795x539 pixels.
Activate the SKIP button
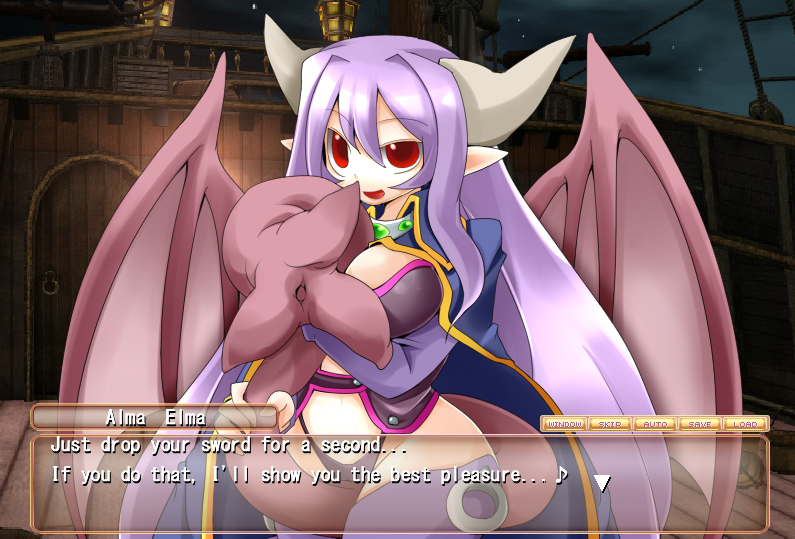(x=609, y=424)
